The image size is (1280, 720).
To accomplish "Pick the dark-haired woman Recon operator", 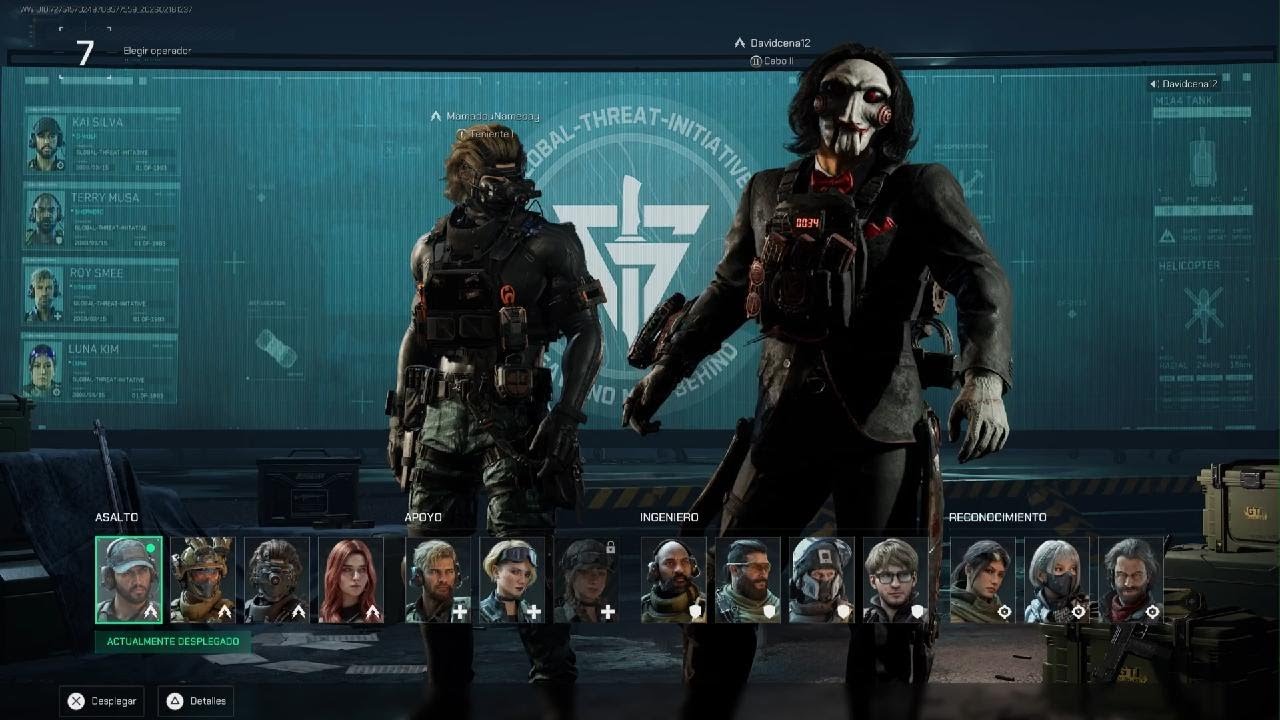I will 982,580.
